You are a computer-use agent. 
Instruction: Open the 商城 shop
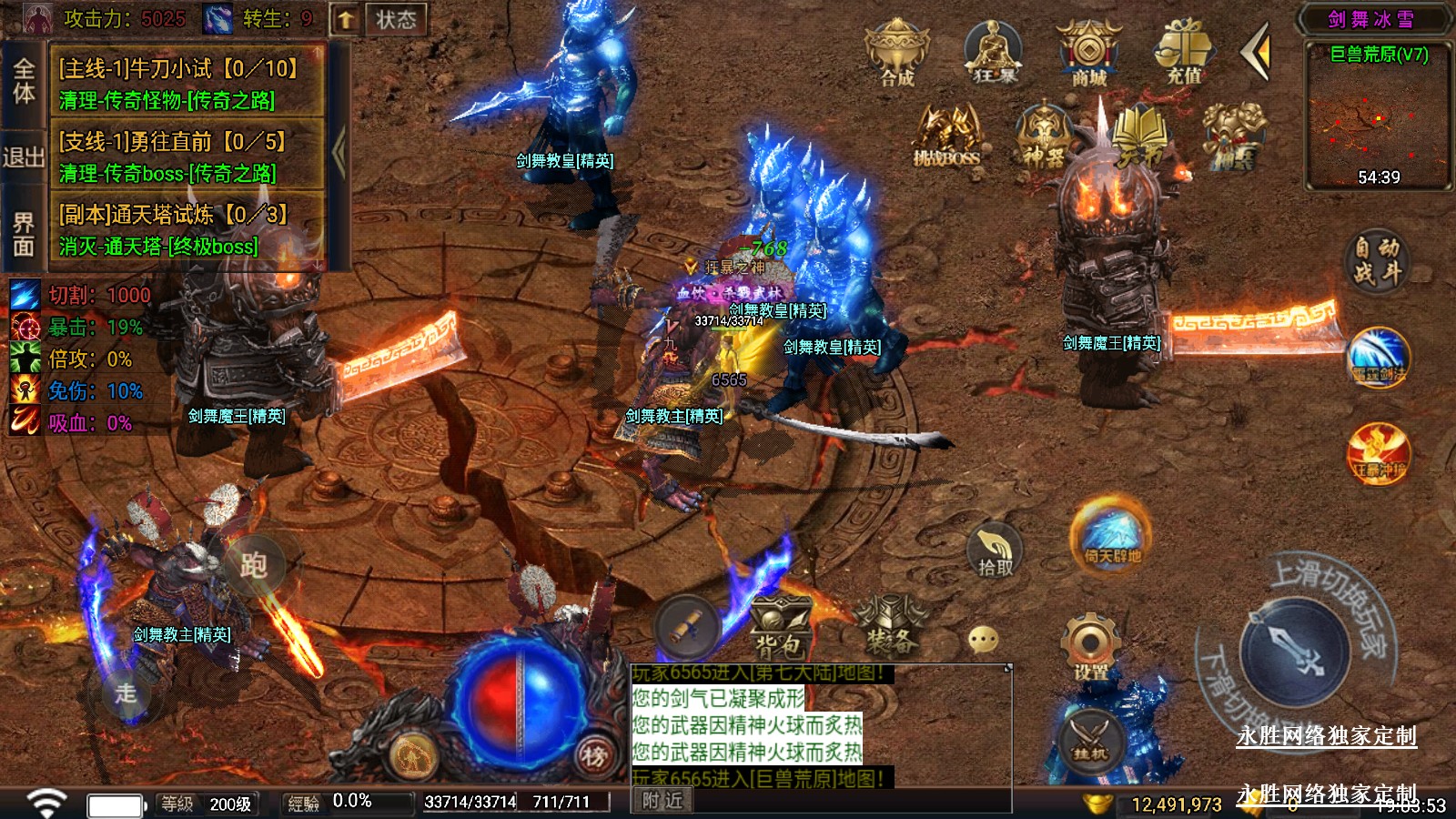(1088, 53)
